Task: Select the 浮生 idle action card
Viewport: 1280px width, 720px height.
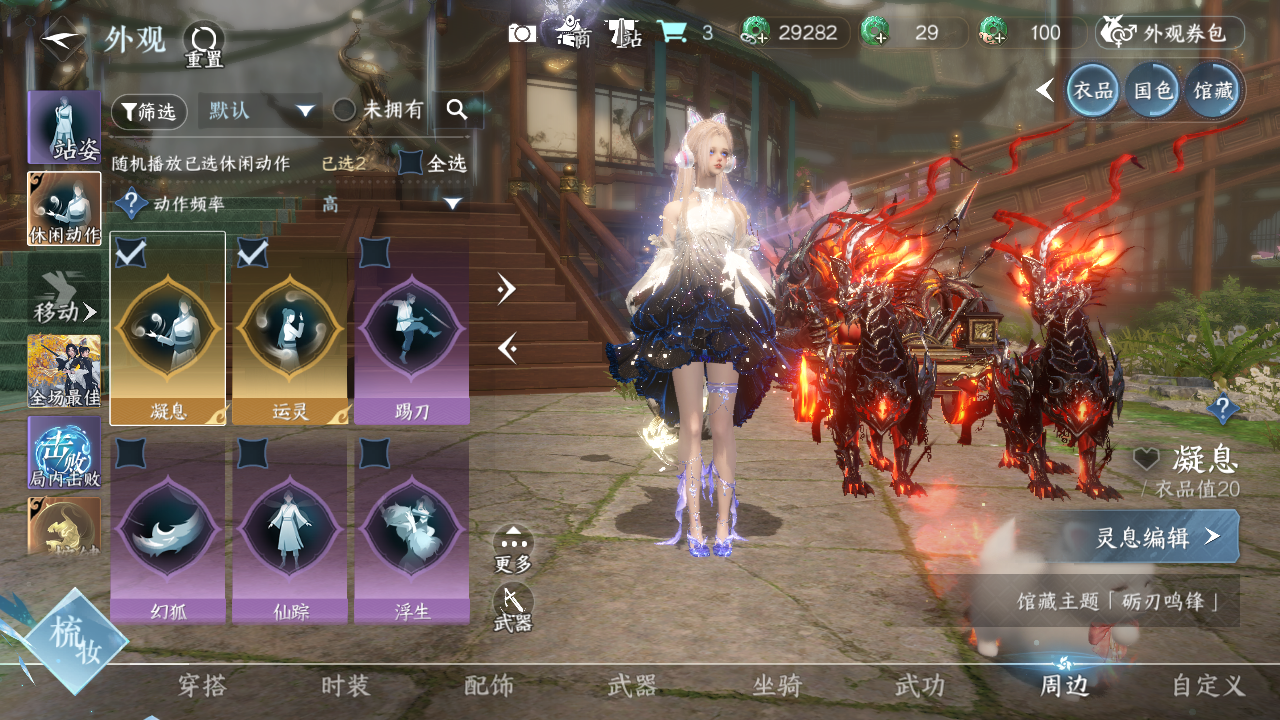Action: (x=411, y=528)
